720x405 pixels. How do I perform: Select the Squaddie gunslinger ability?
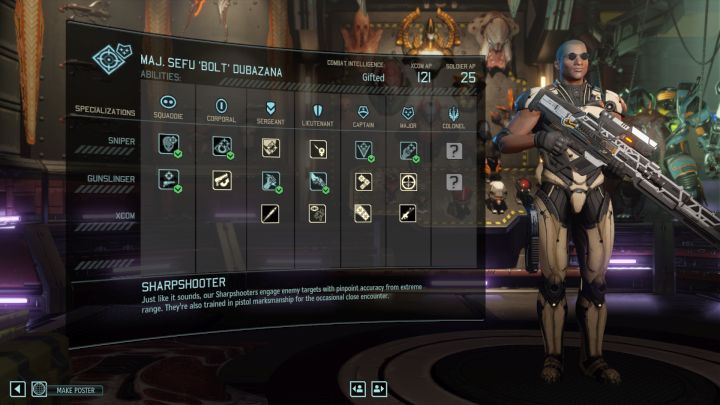tap(168, 180)
